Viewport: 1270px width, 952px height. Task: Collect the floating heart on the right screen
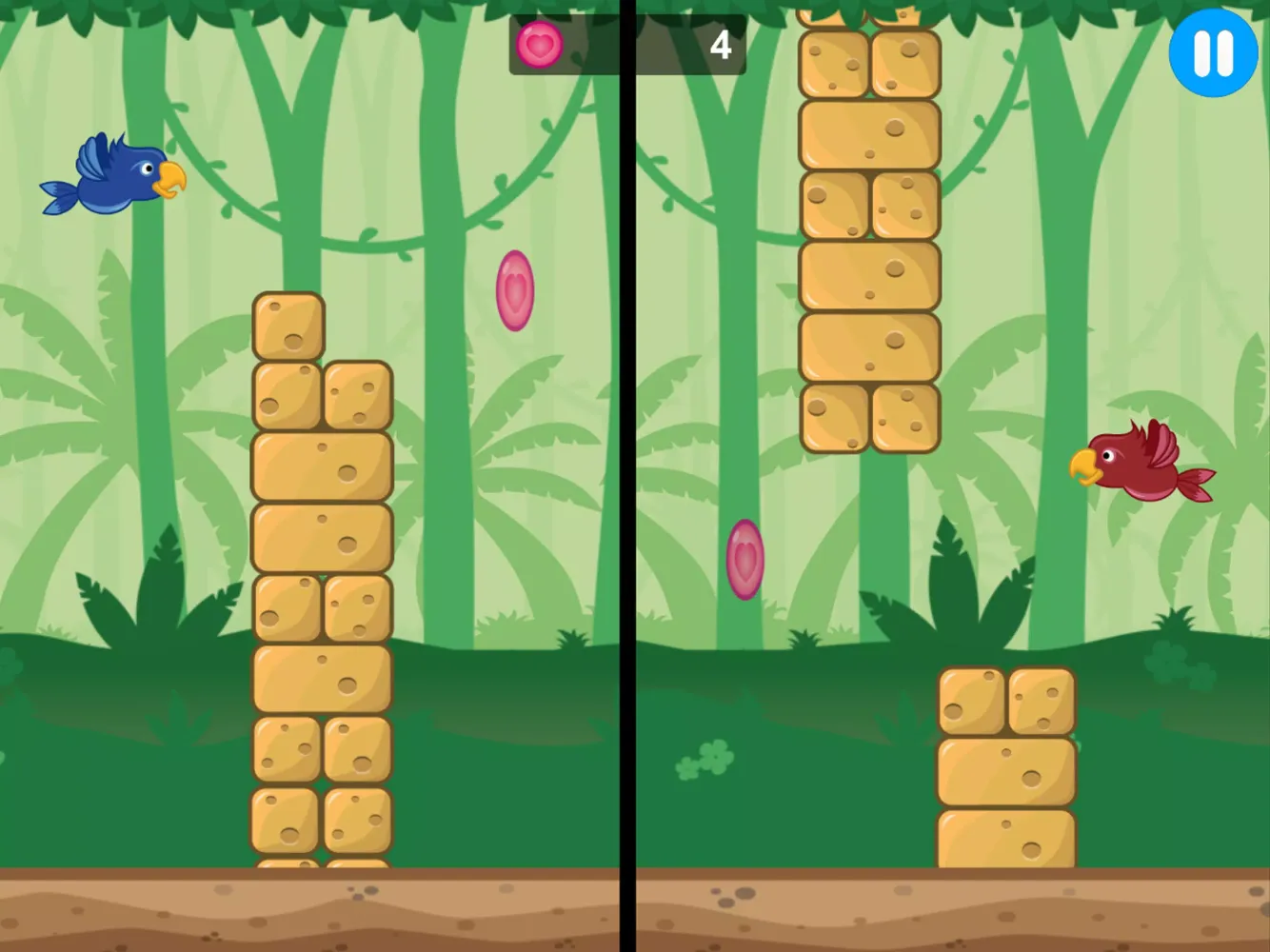744,562
